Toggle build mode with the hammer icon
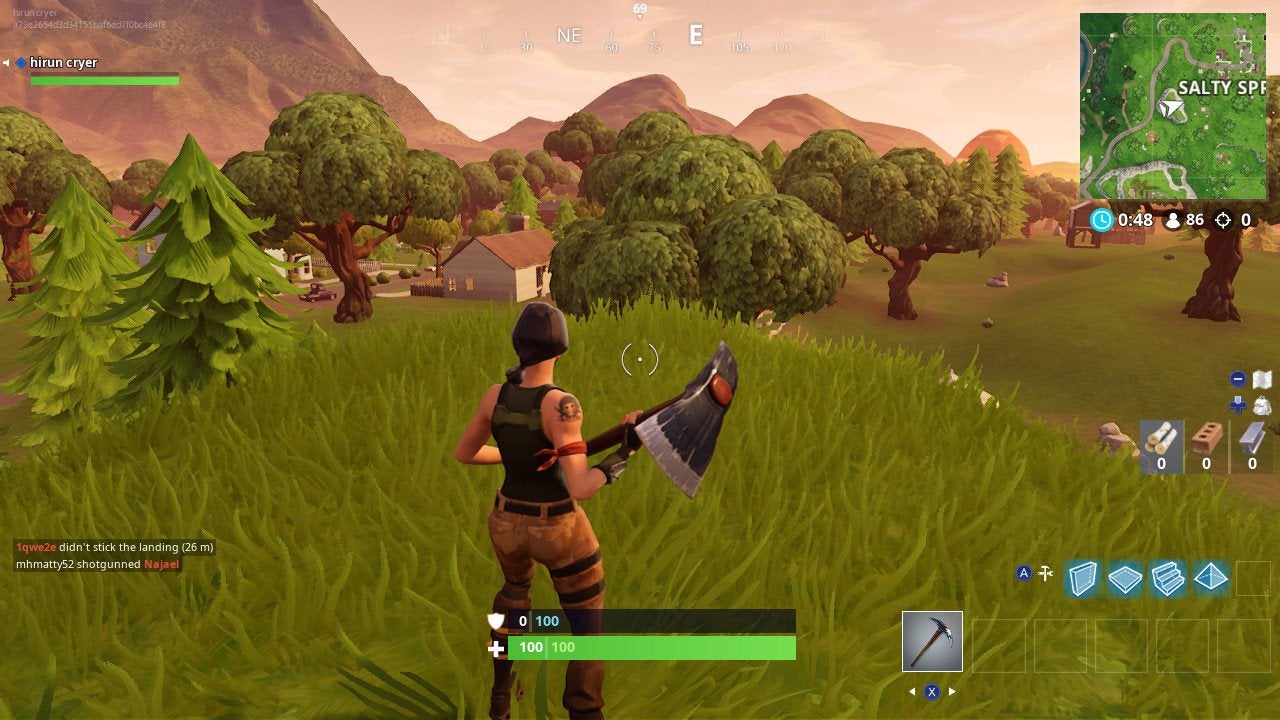Screen dimensions: 1280x720 (1045, 571)
